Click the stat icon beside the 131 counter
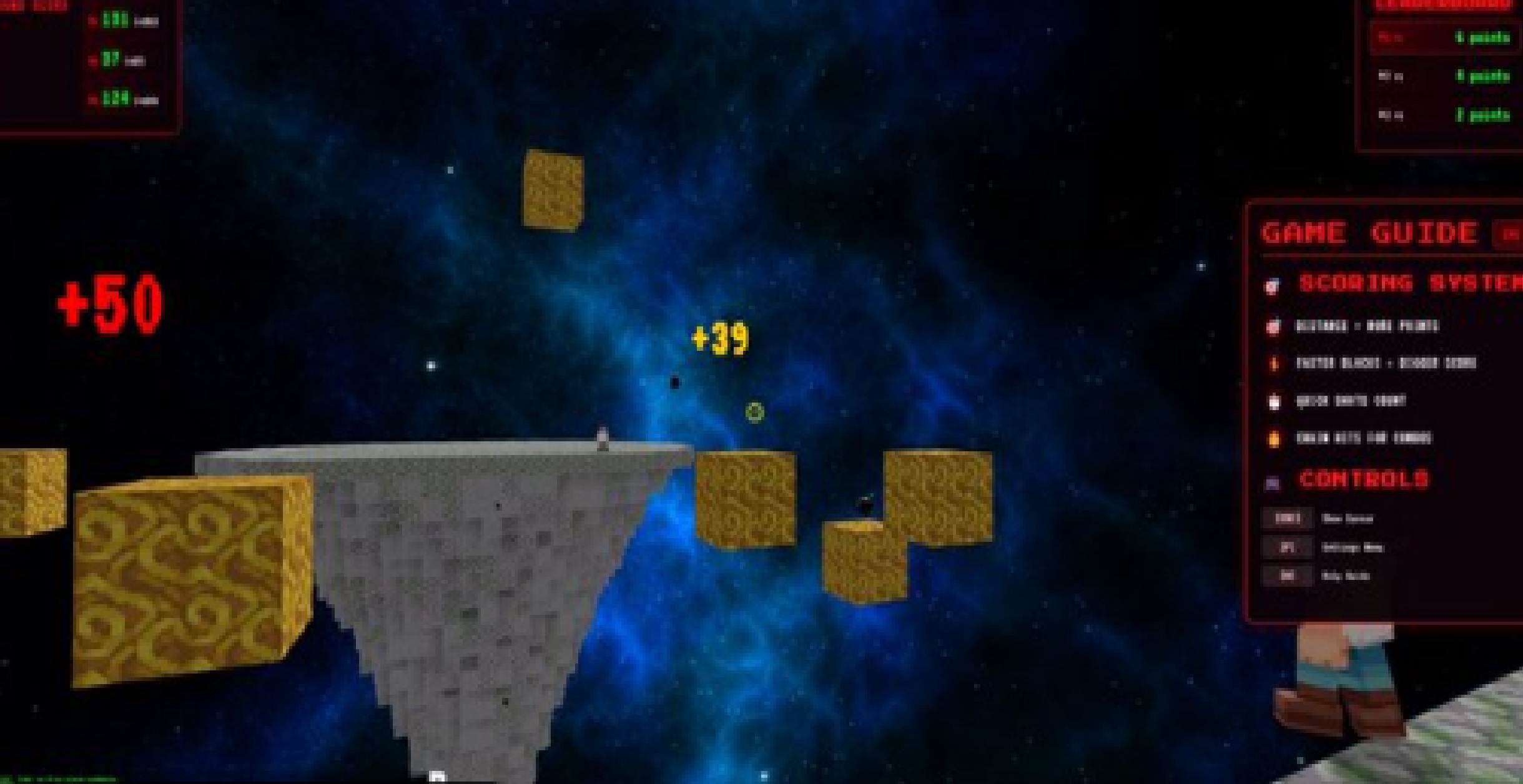 tap(94, 20)
